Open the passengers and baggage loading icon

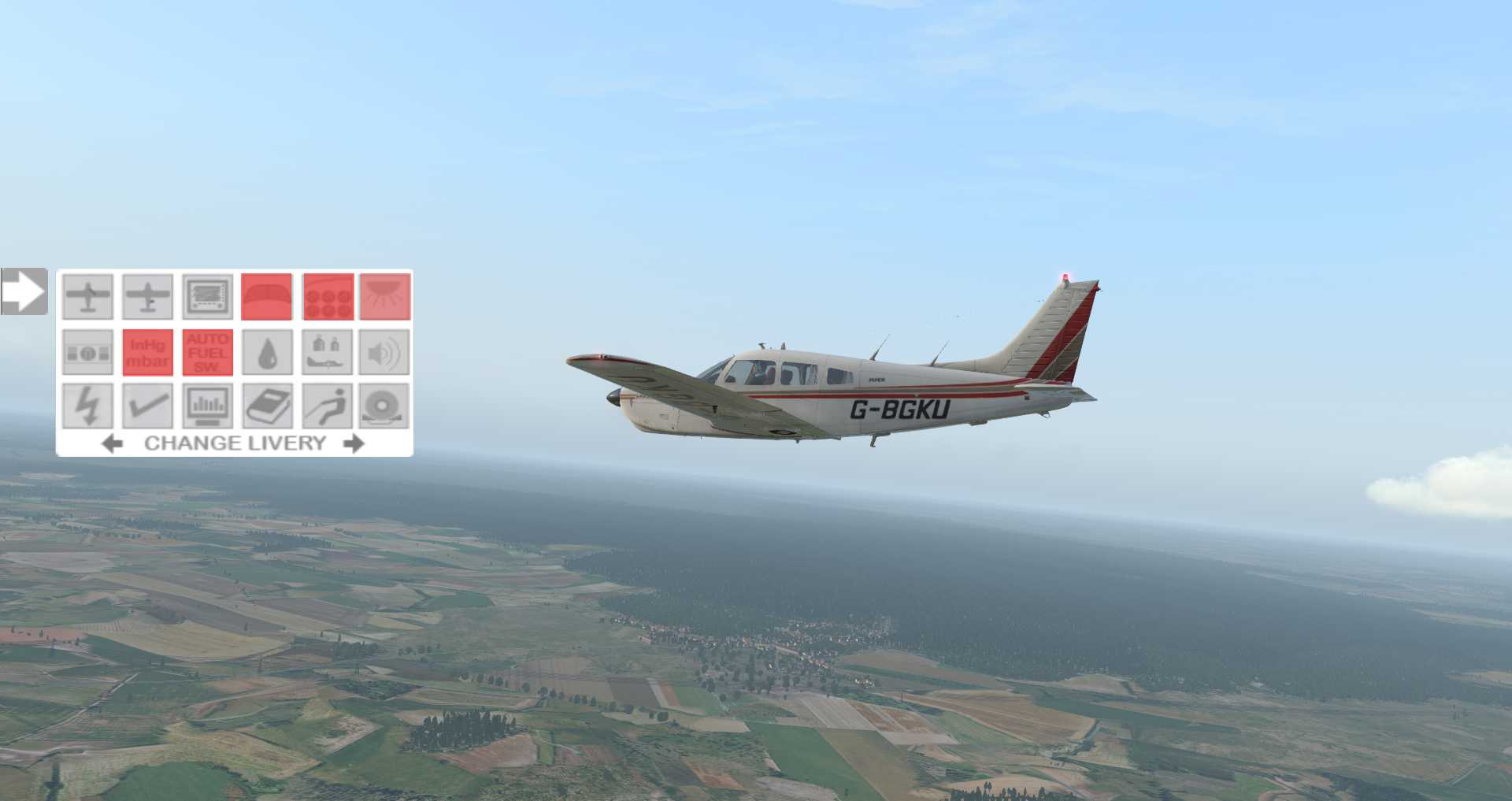(328, 352)
